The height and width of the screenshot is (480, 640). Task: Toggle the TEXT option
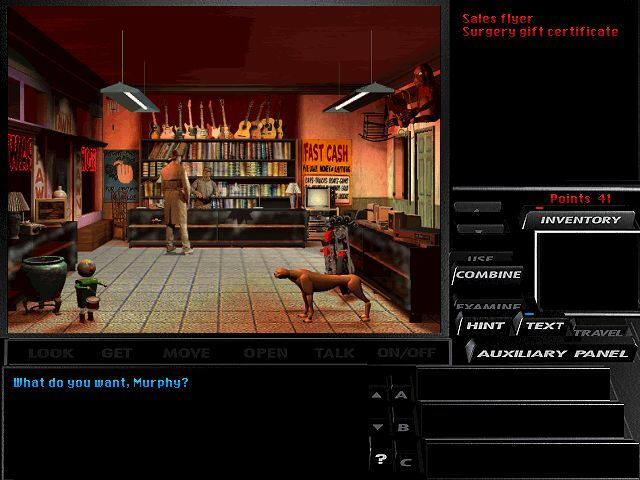(545, 326)
